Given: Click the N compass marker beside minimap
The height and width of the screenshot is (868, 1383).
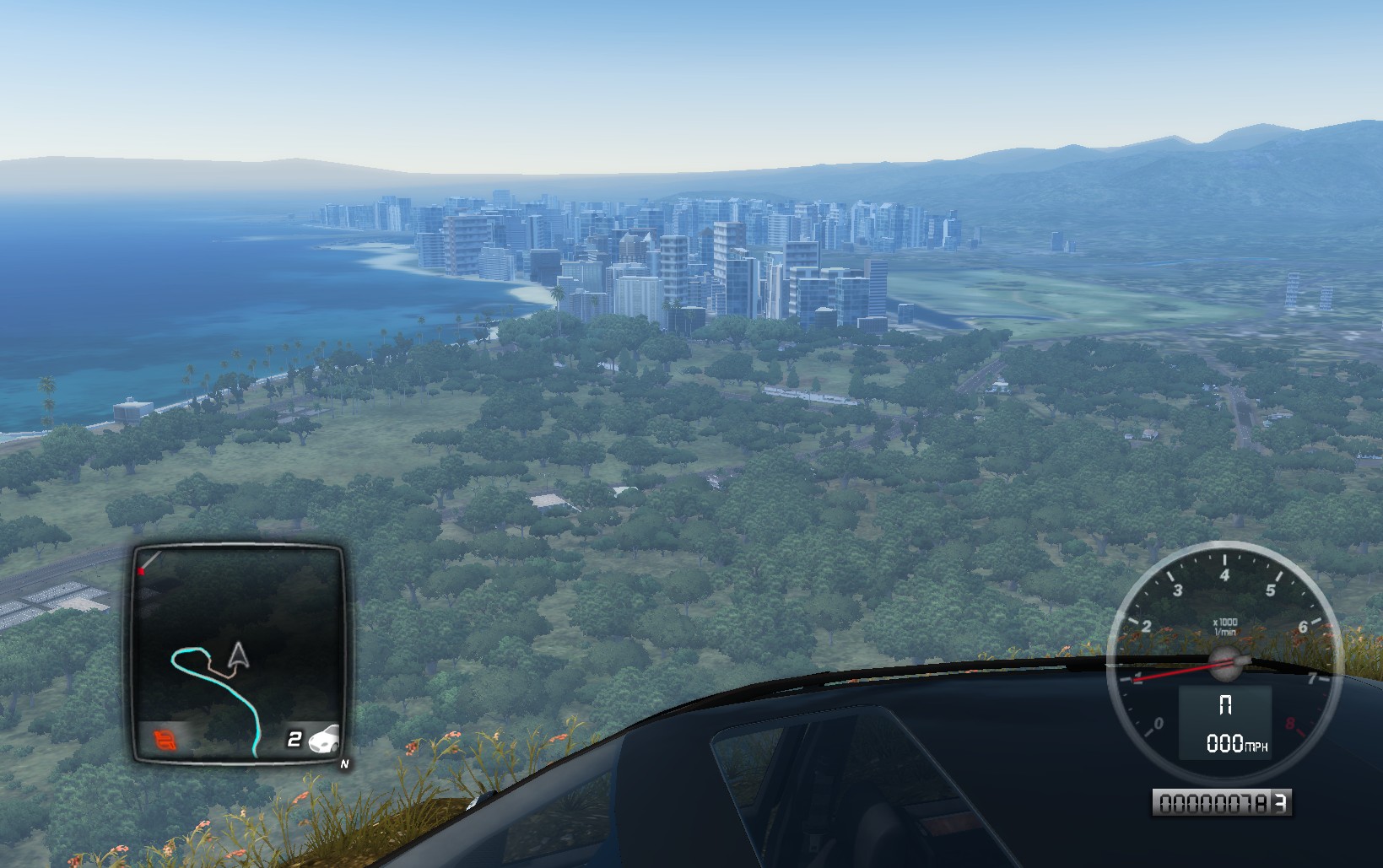Looking at the screenshot, I should click(x=343, y=764).
